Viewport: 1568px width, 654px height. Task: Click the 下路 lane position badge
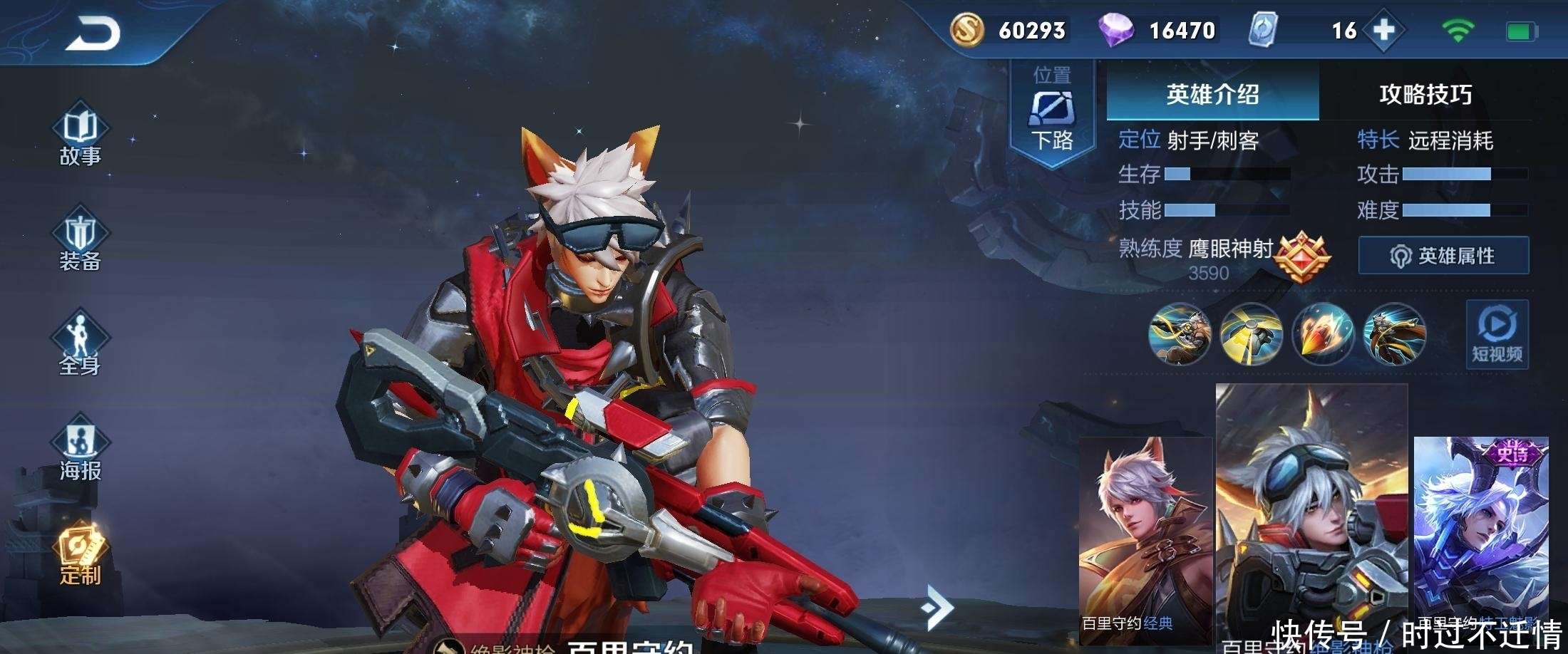(1052, 114)
